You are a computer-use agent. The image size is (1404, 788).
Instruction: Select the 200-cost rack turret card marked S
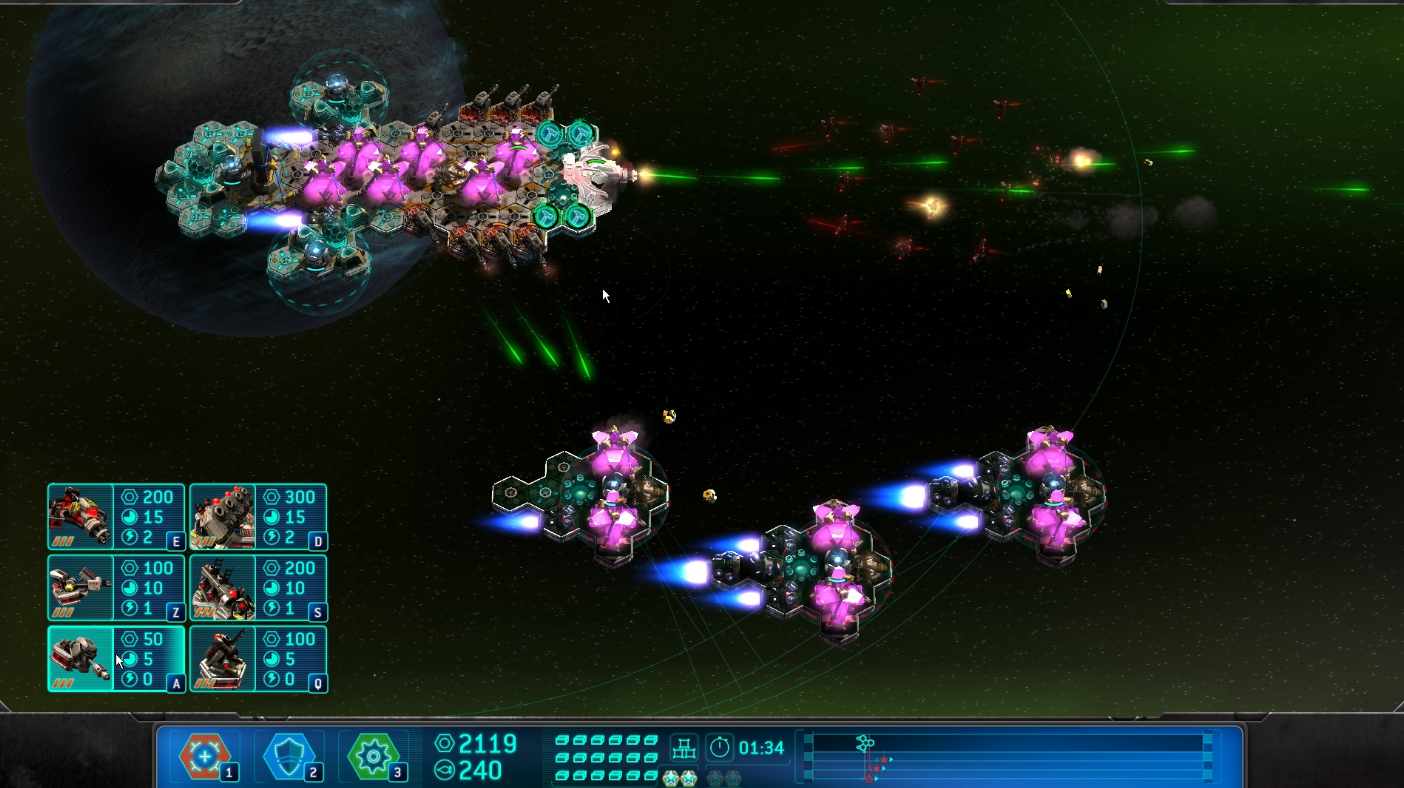pos(258,588)
